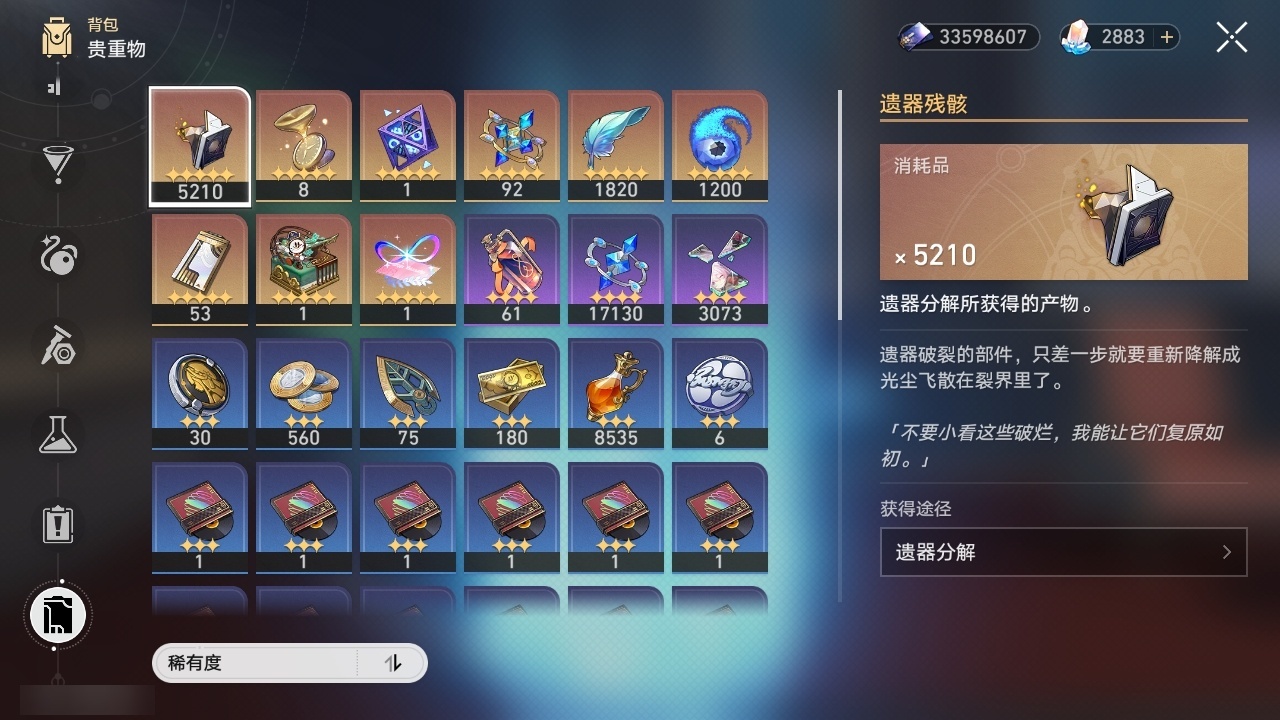
Task: Click the highlighted valuables category icon at sidebar bottom
Action: (57, 615)
